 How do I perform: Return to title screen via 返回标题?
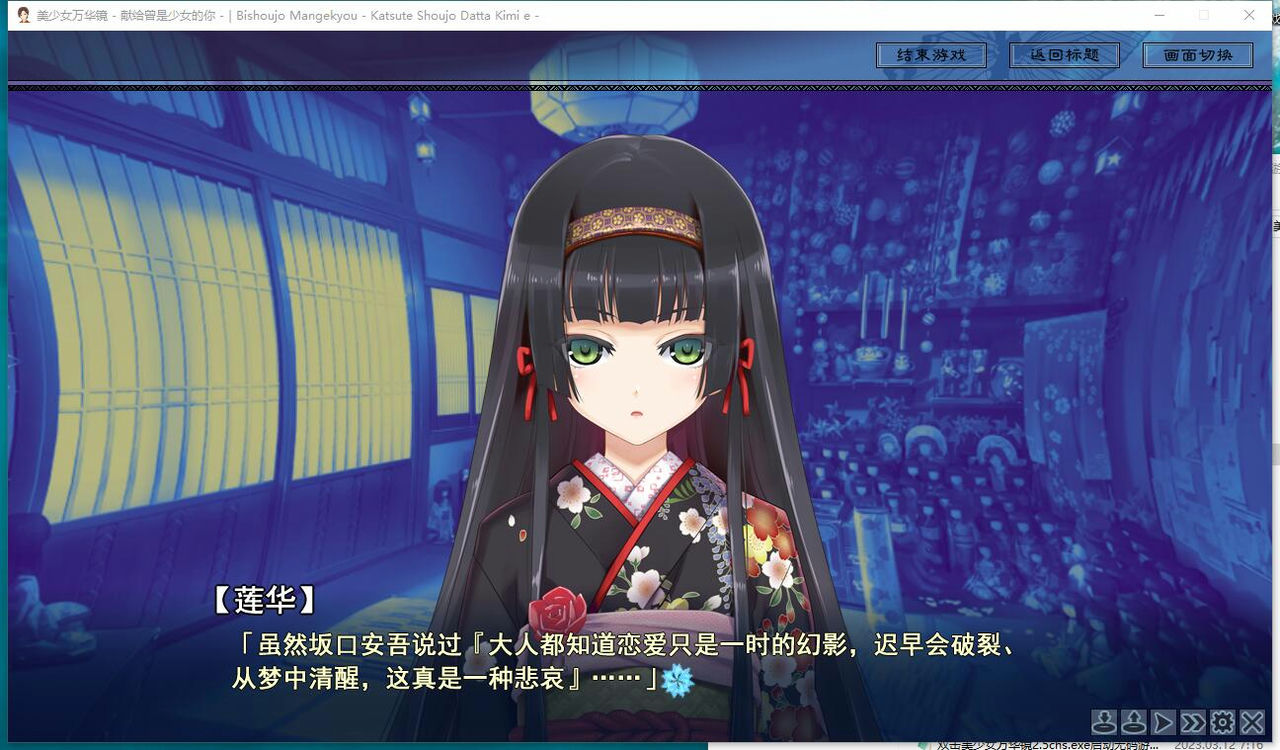1065,55
